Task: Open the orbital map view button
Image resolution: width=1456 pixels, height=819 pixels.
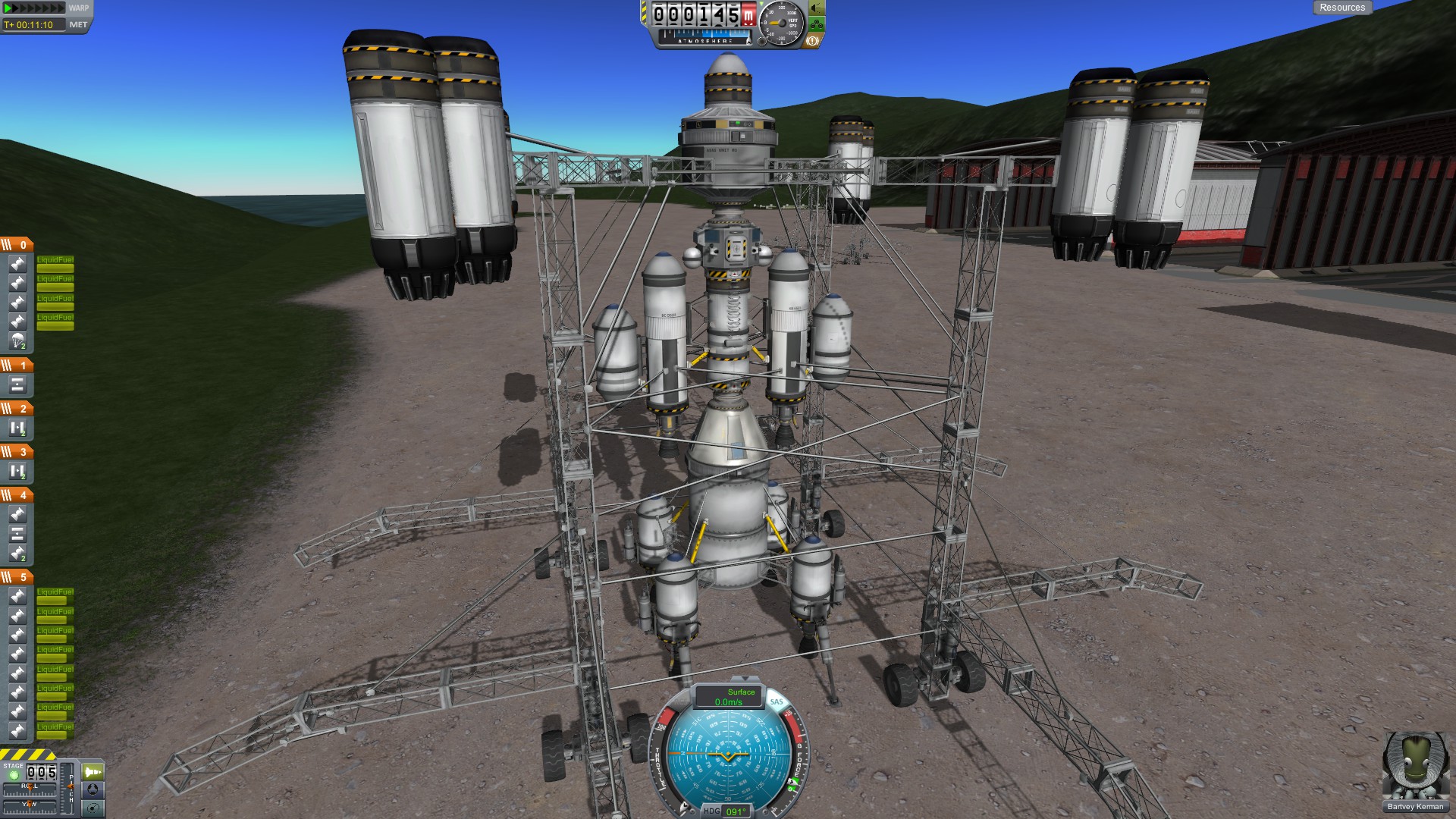Action: pyautogui.click(x=93, y=808)
